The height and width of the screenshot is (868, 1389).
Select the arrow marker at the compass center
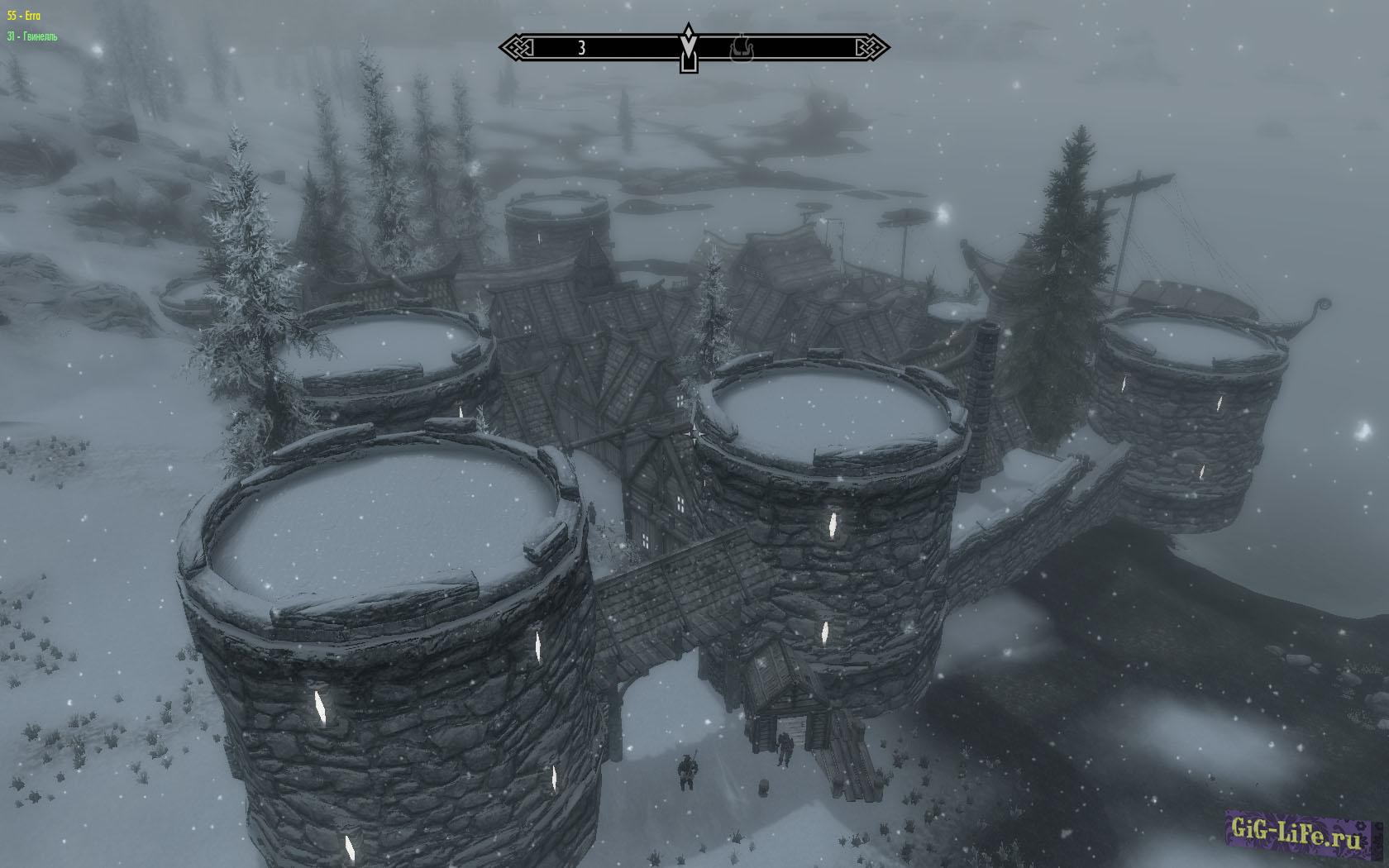[688, 47]
